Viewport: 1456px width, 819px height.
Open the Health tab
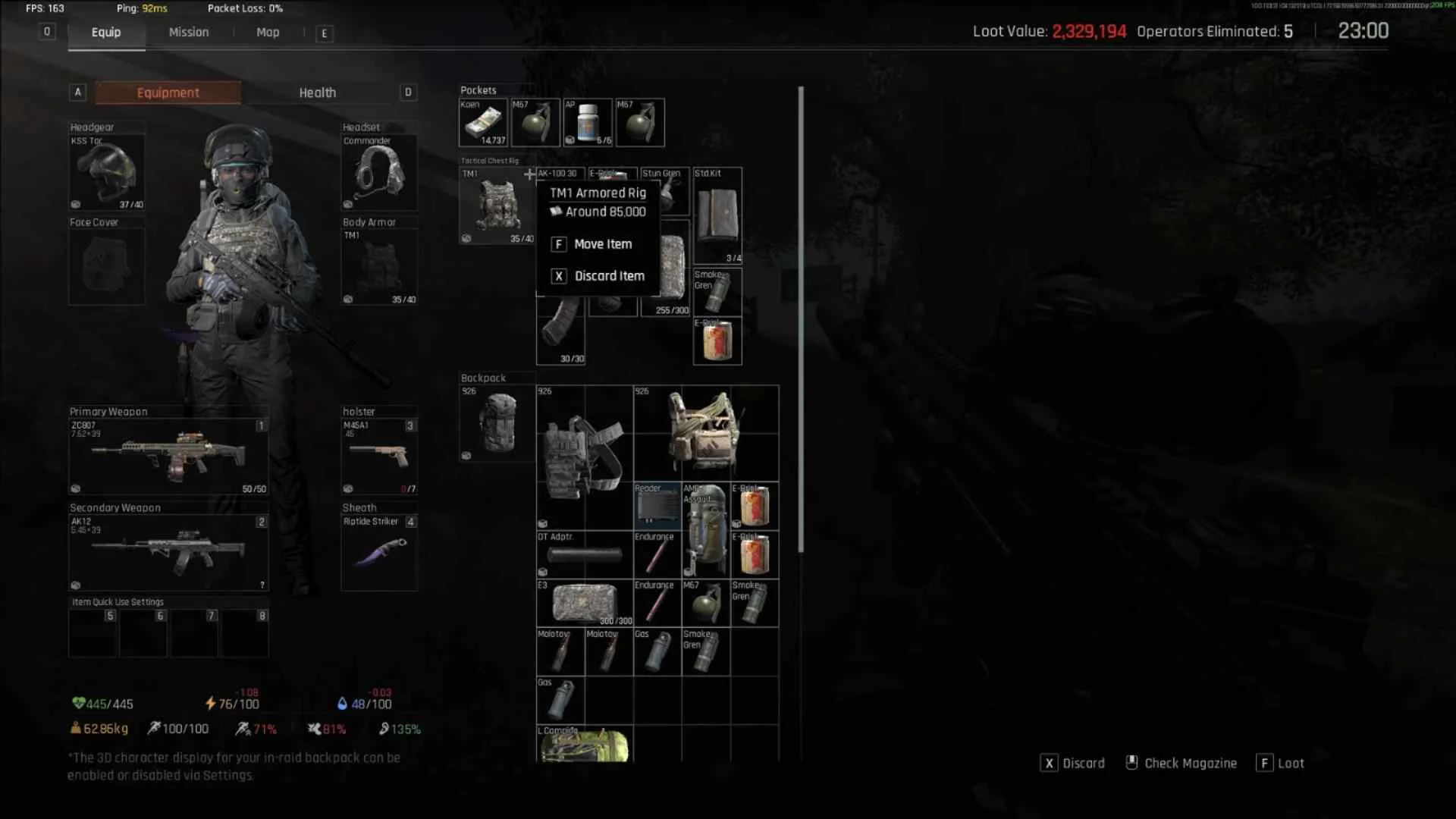click(317, 93)
